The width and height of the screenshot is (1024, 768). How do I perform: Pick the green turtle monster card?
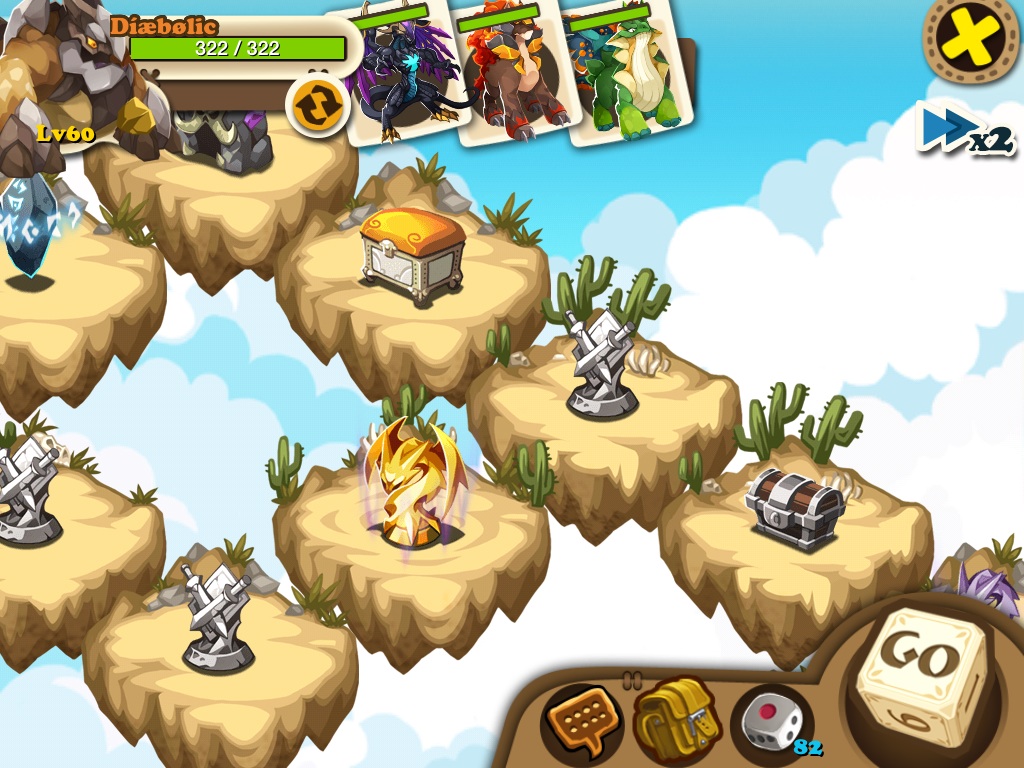point(626,74)
